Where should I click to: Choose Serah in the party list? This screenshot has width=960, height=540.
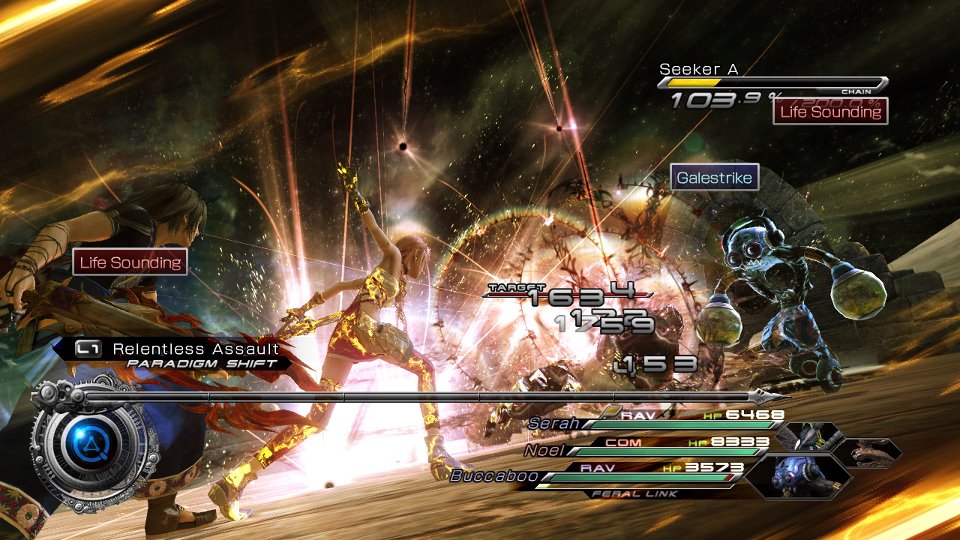click(x=555, y=423)
